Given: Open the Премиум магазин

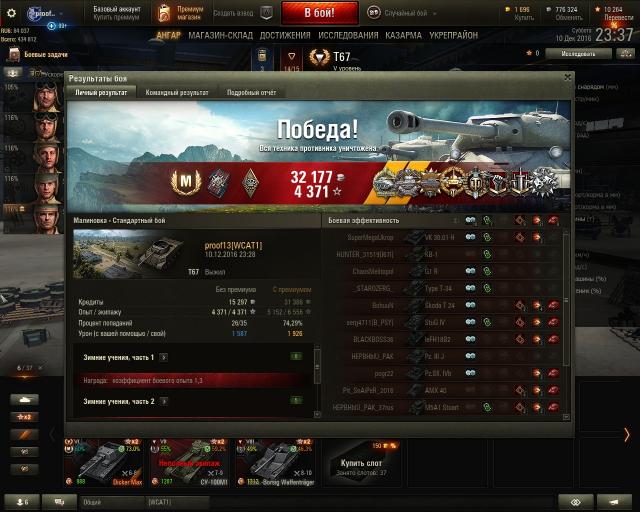Looking at the screenshot, I should pos(182,13).
